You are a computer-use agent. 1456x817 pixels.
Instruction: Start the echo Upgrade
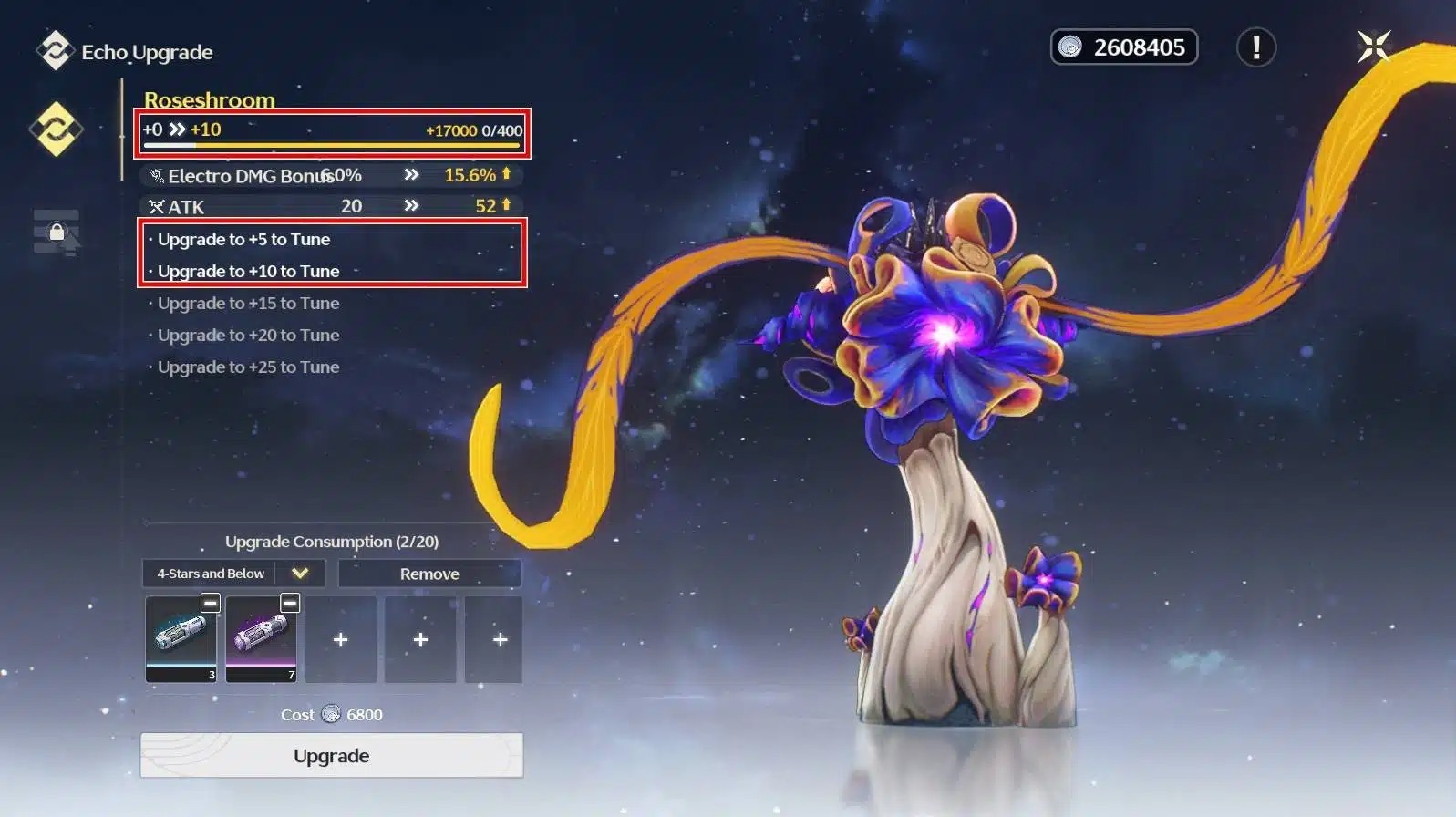point(331,756)
